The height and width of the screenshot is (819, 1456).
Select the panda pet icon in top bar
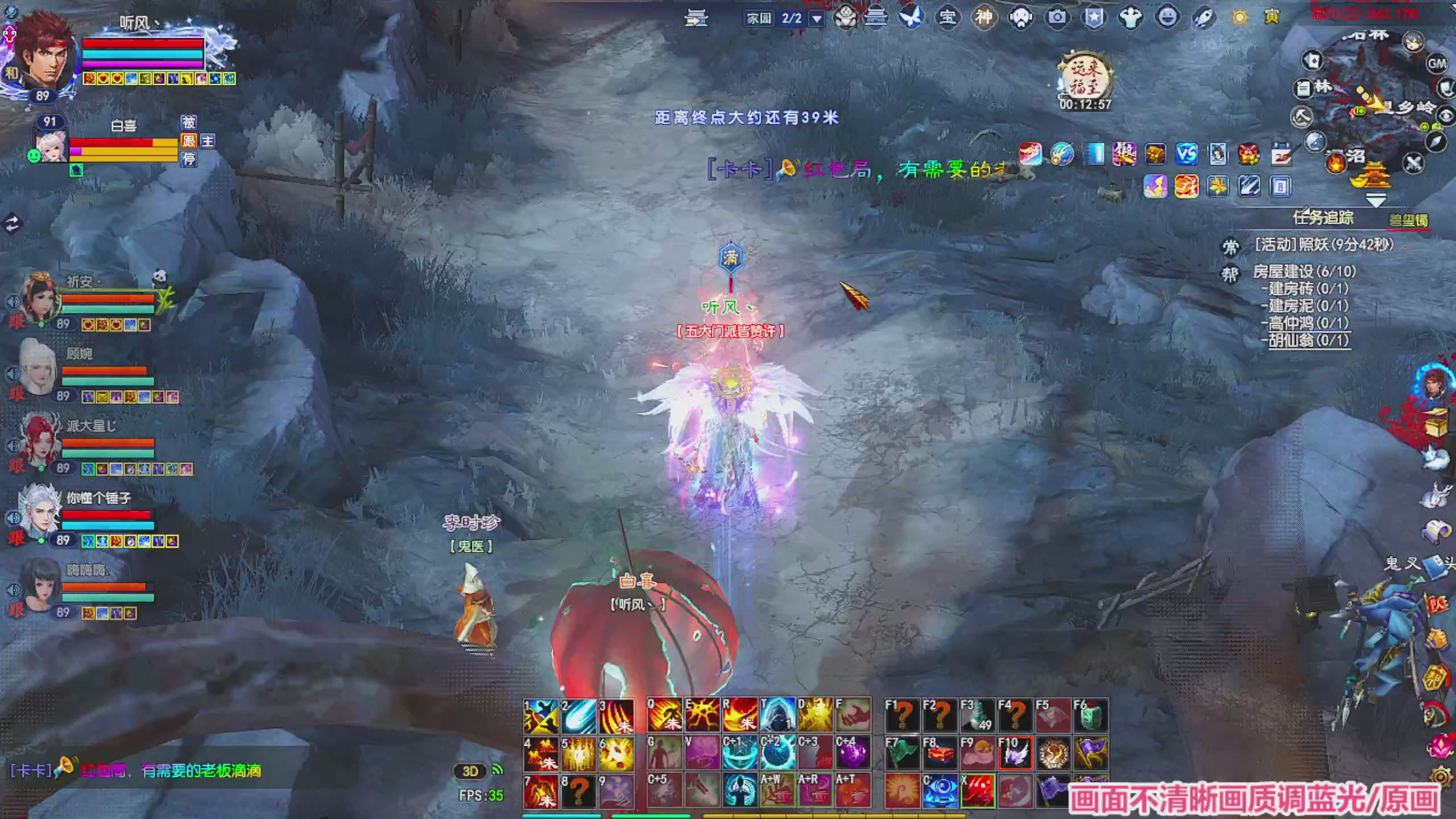(845, 17)
